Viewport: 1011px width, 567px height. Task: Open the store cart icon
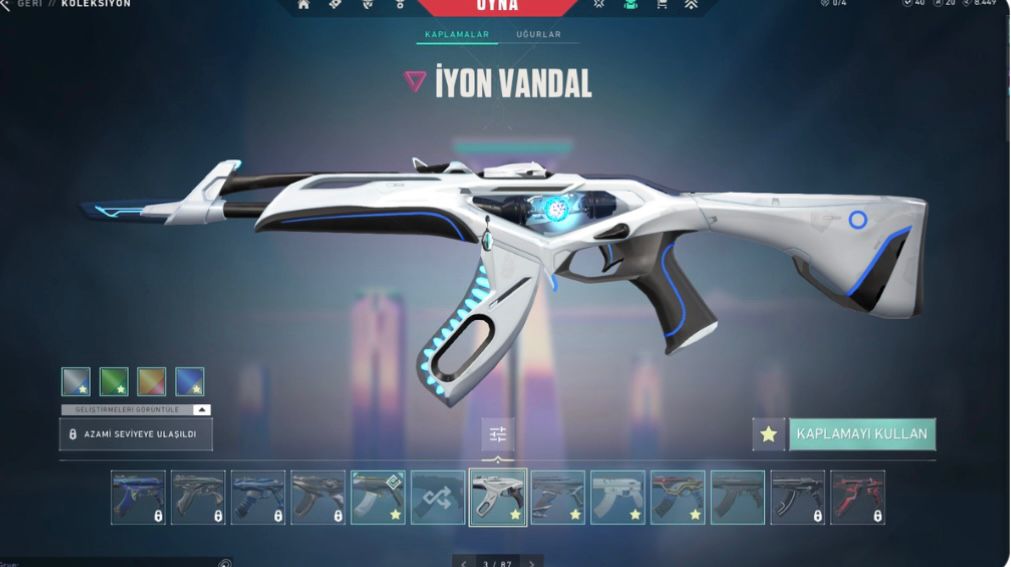coord(661,5)
